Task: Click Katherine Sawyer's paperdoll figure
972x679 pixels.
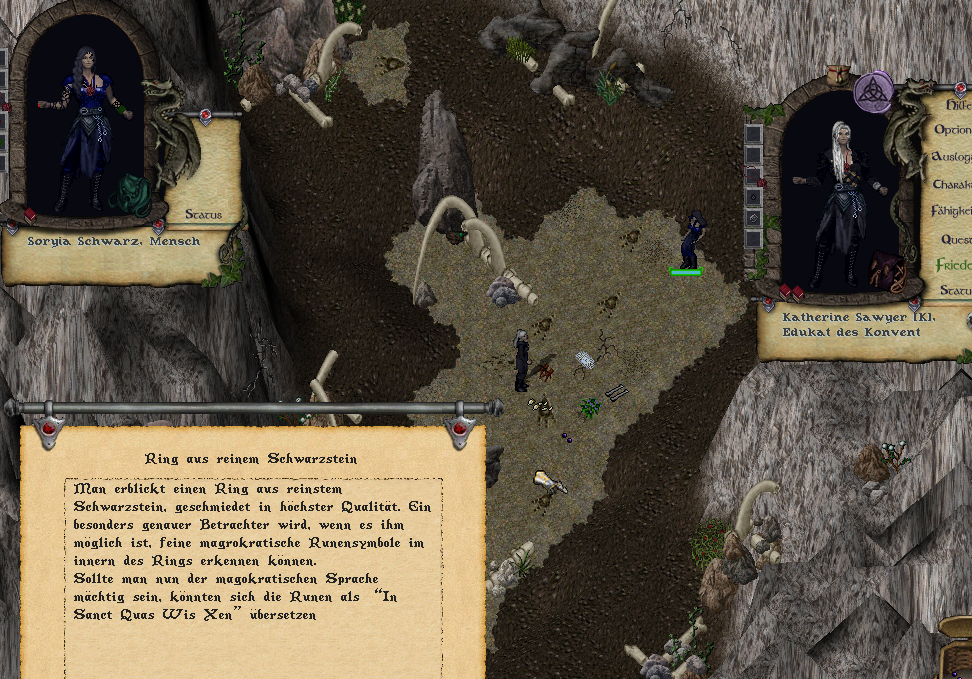Action: [836, 205]
